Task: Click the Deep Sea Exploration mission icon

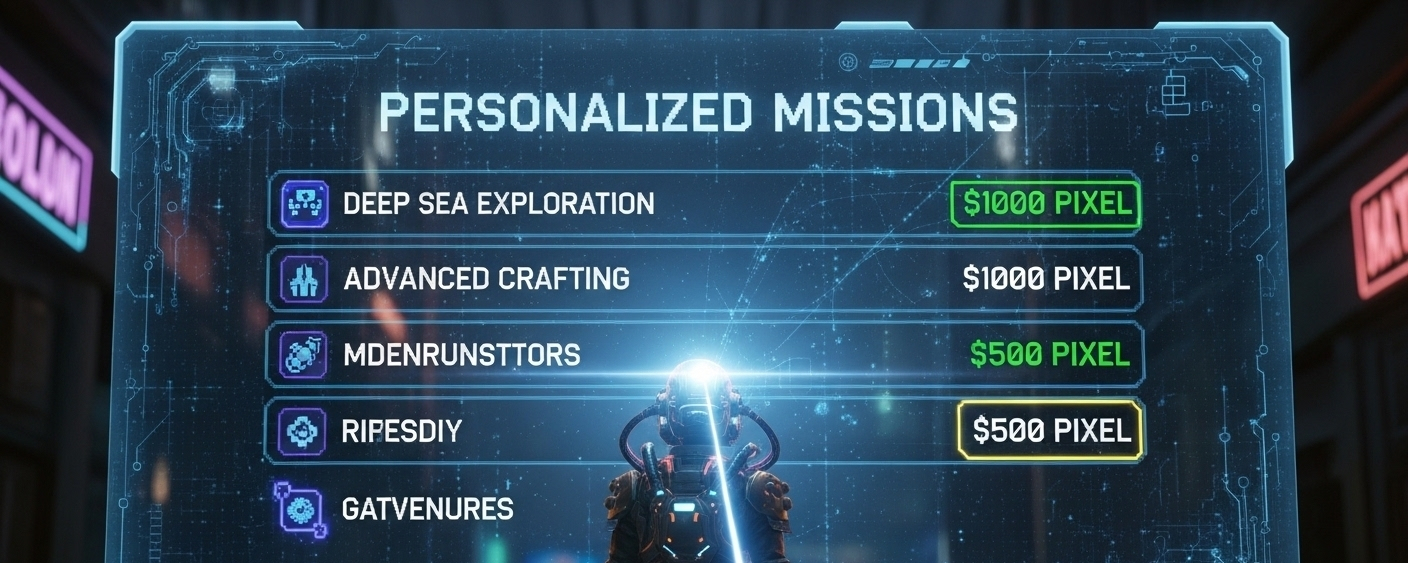Action: [301, 204]
